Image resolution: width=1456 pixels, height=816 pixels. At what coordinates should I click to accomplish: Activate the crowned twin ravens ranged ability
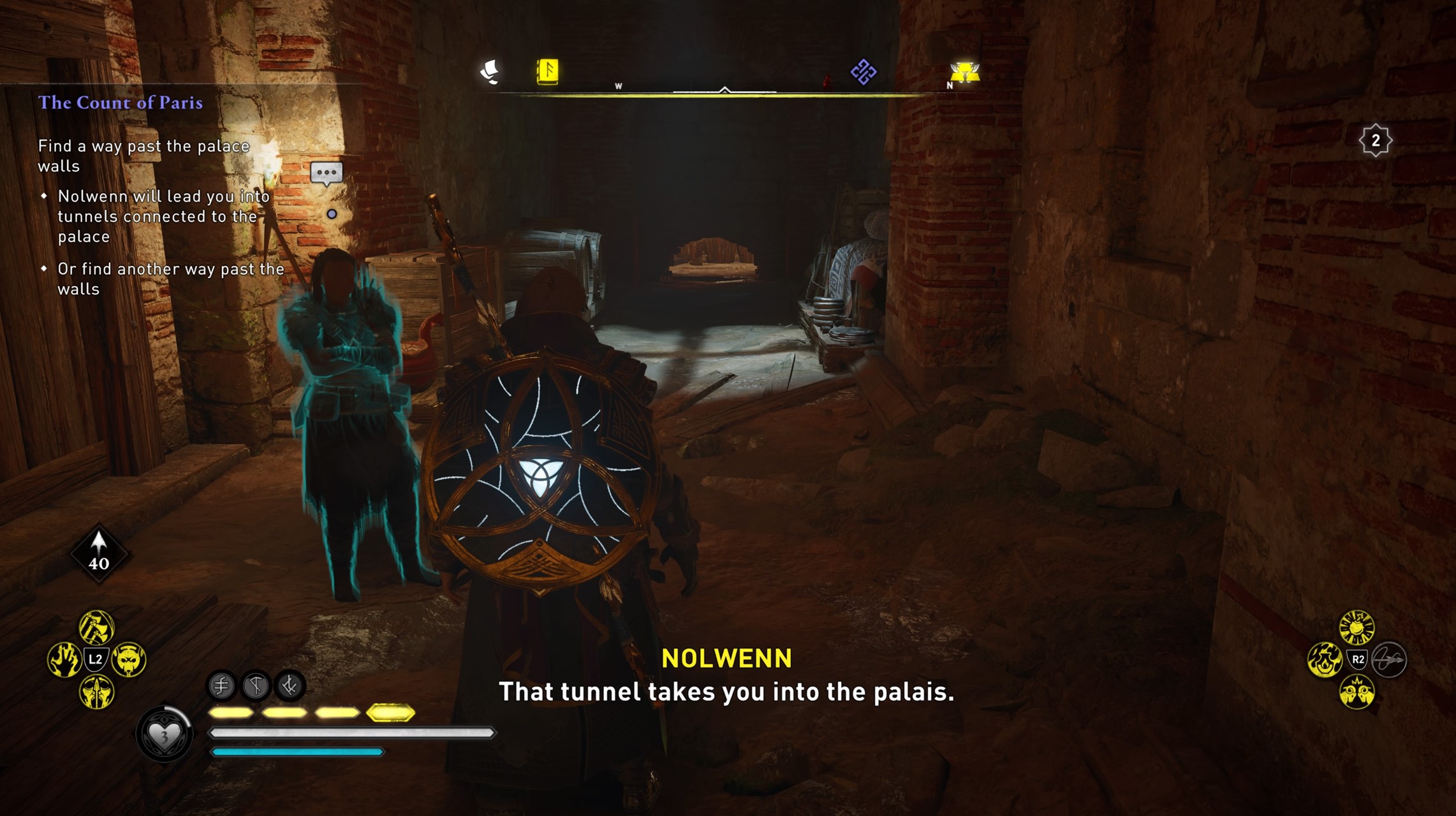point(1357,692)
